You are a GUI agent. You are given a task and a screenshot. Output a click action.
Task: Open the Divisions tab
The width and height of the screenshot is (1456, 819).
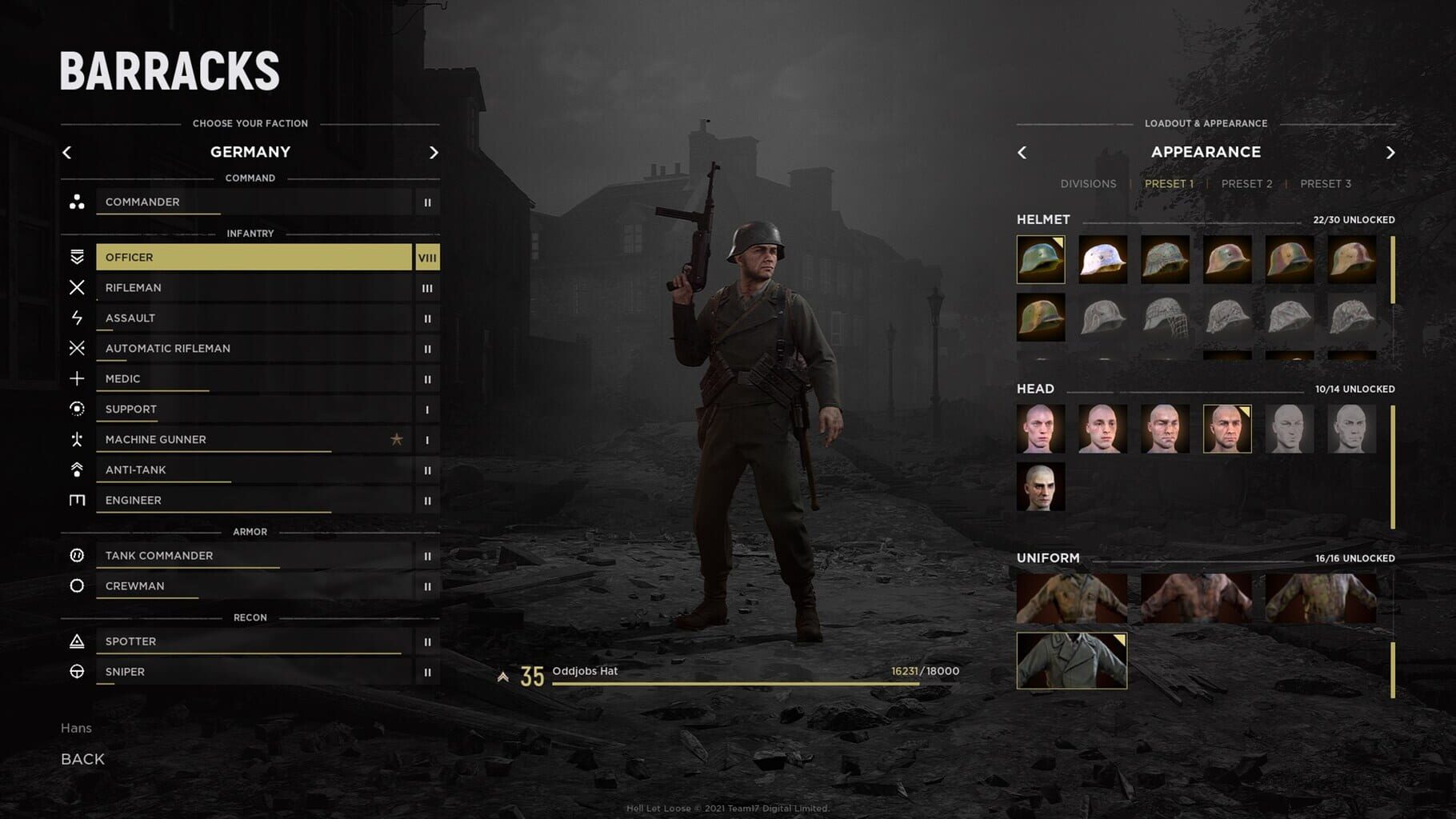[1088, 183]
